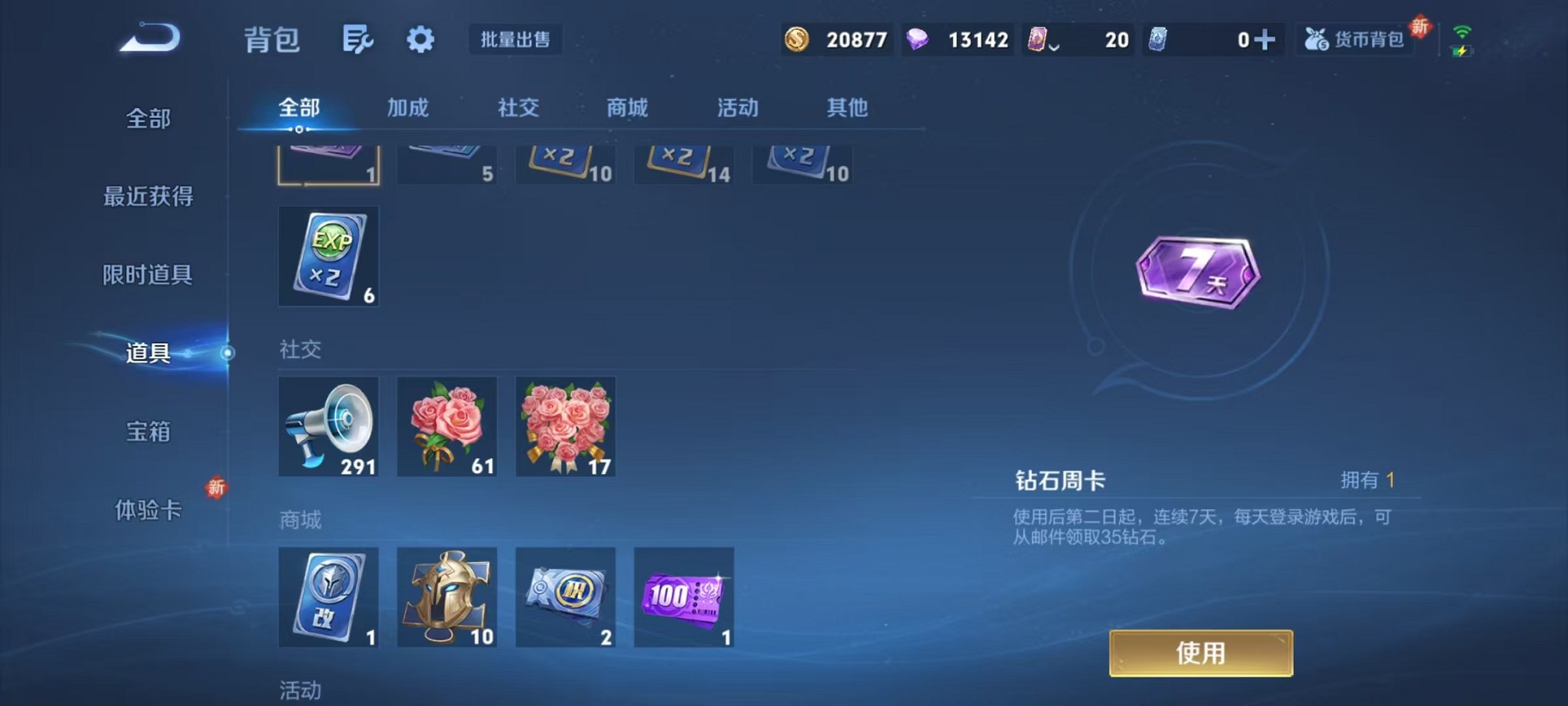
Task: Click the sell/record icon beside 背包 title
Action: [x=358, y=38]
